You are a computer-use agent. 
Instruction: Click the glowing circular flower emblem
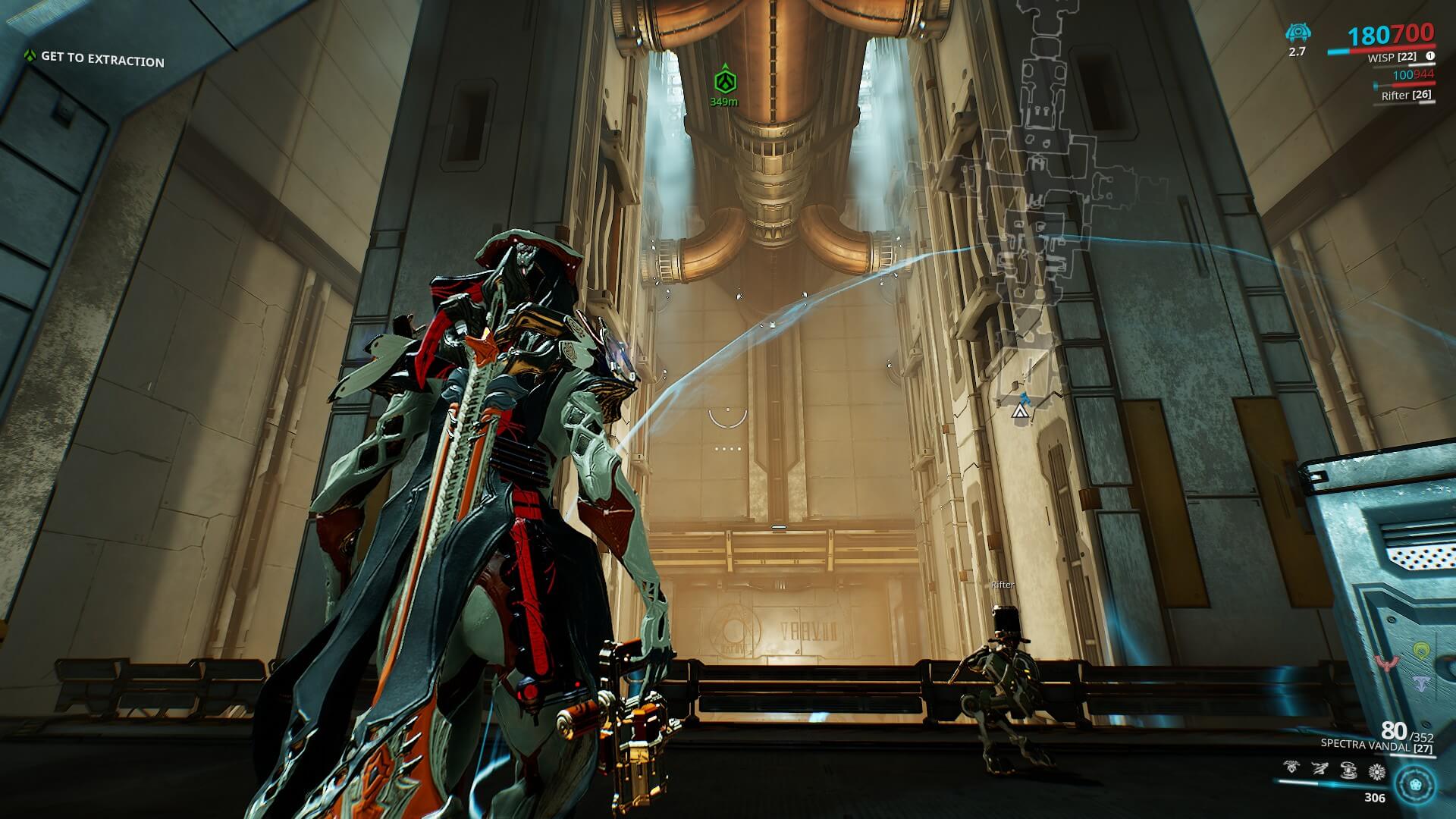click(x=1415, y=783)
